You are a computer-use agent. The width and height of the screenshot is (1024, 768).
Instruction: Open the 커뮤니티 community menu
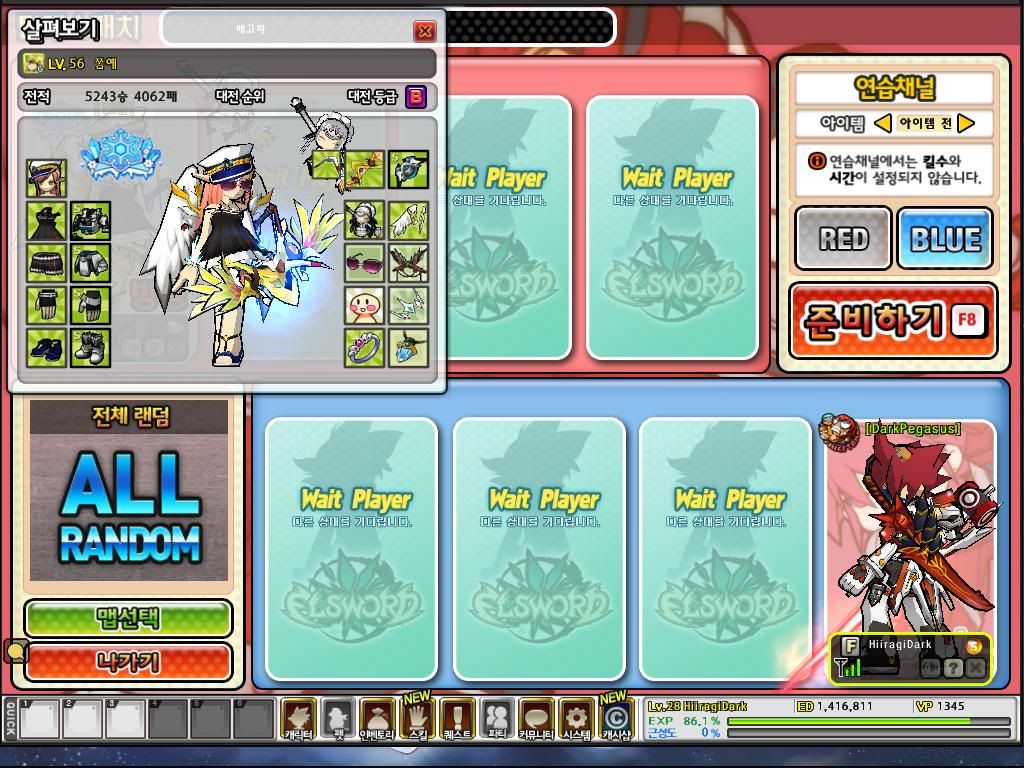(536, 717)
